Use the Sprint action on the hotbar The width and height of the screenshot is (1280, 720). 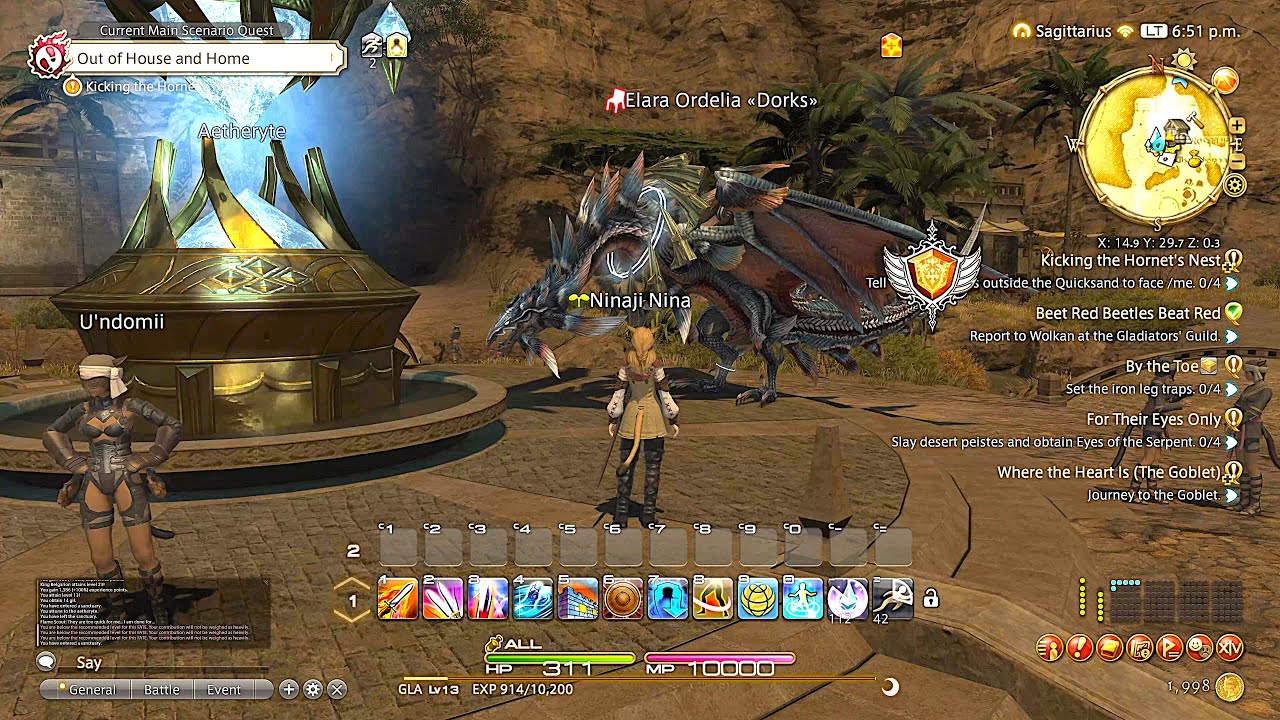[x=894, y=597]
